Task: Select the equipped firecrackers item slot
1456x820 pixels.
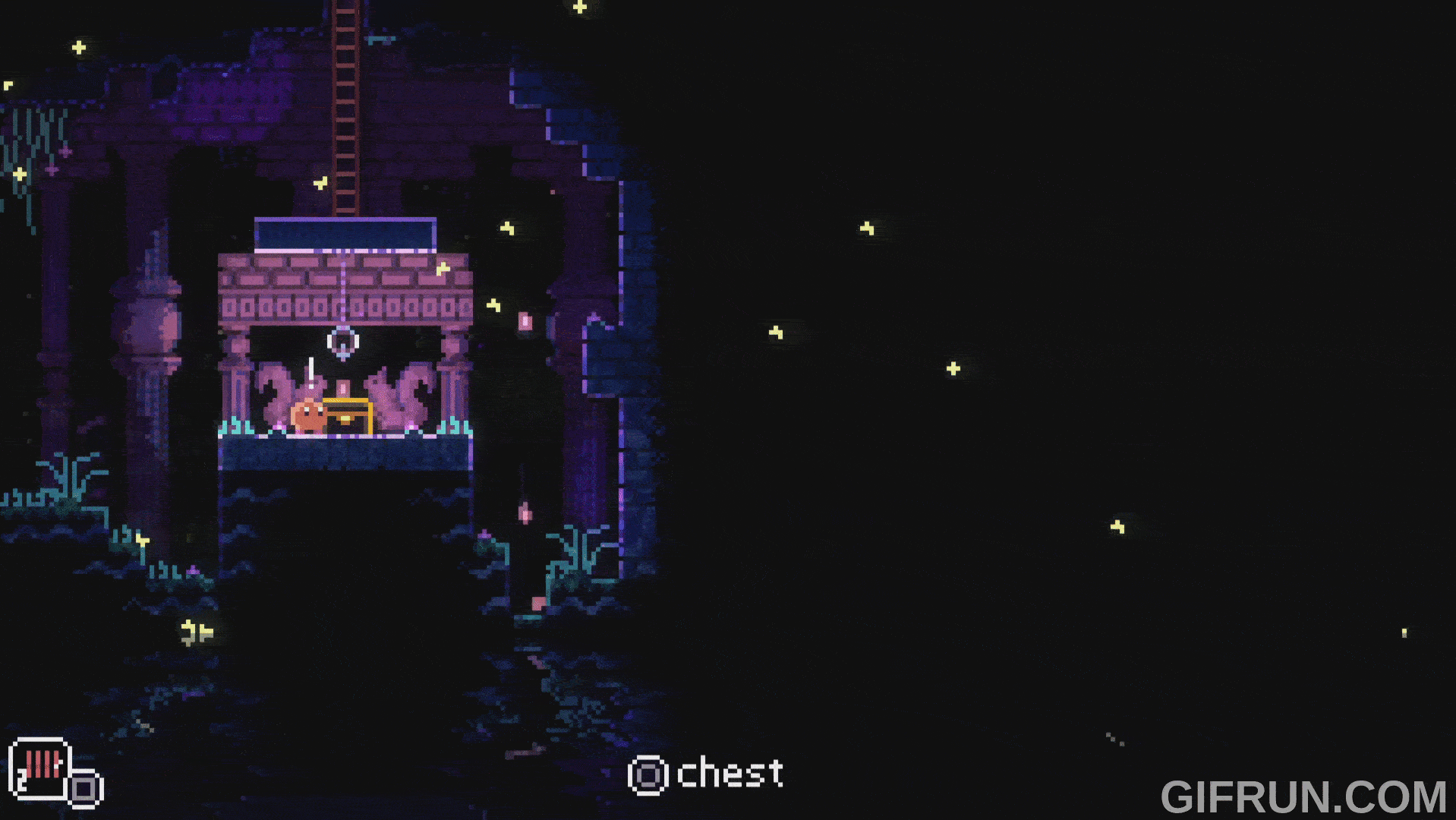Action: point(41,768)
